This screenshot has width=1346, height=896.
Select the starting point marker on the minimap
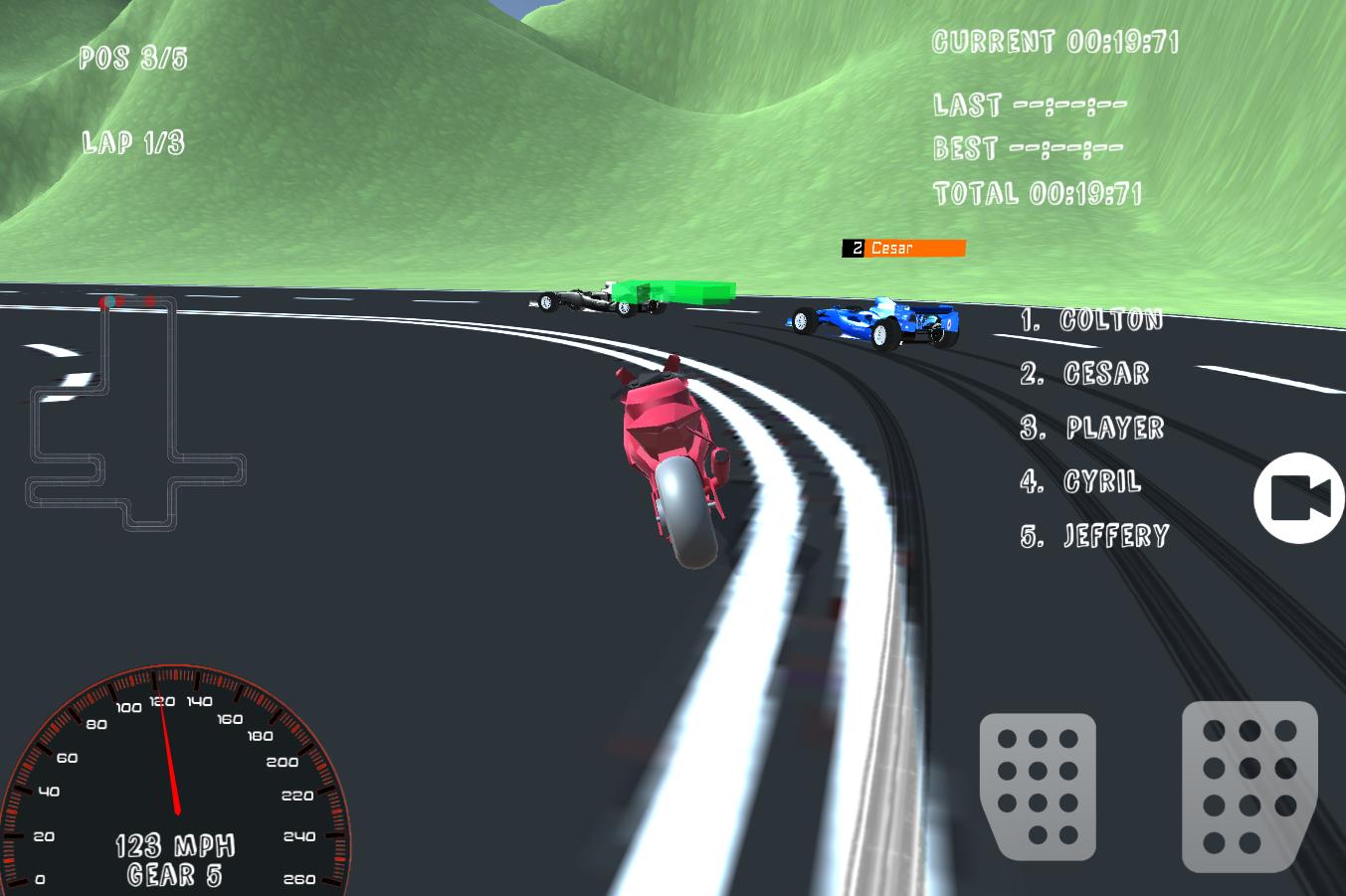point(112,301)
